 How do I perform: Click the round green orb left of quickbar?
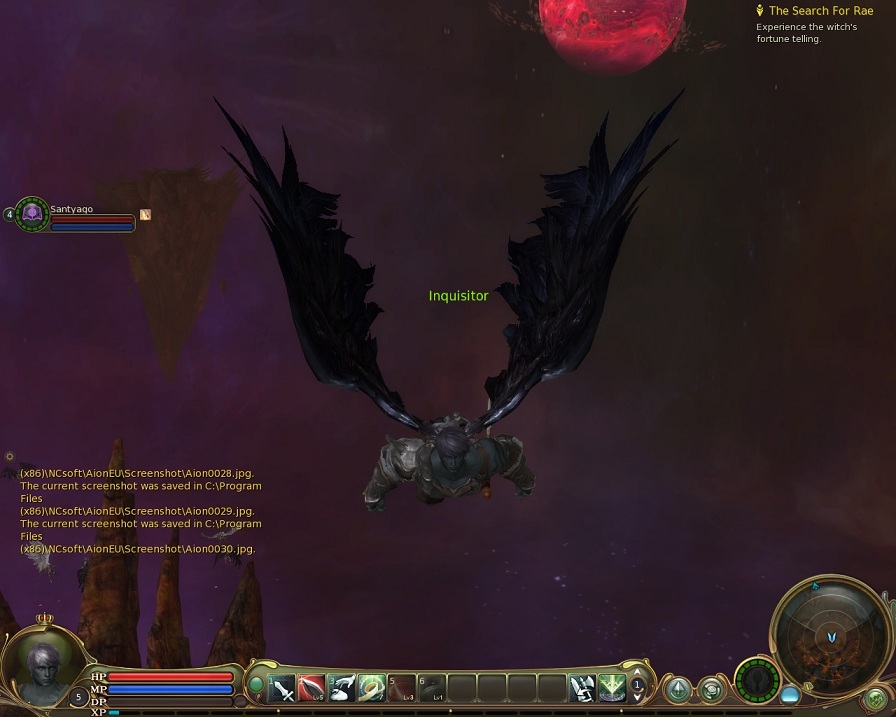(x=256, y=686)
